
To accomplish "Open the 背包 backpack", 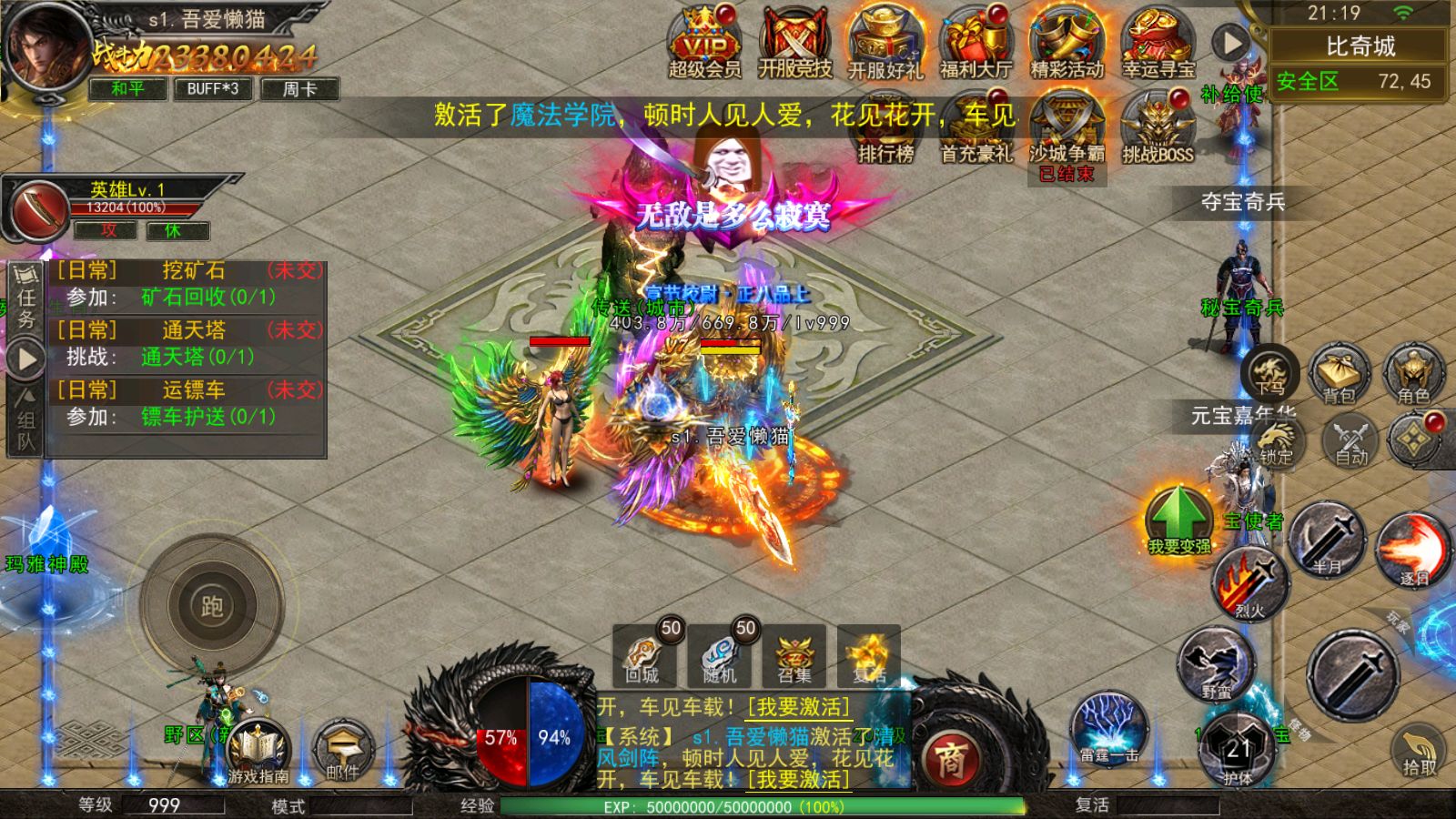I will tap(1339, 374).
